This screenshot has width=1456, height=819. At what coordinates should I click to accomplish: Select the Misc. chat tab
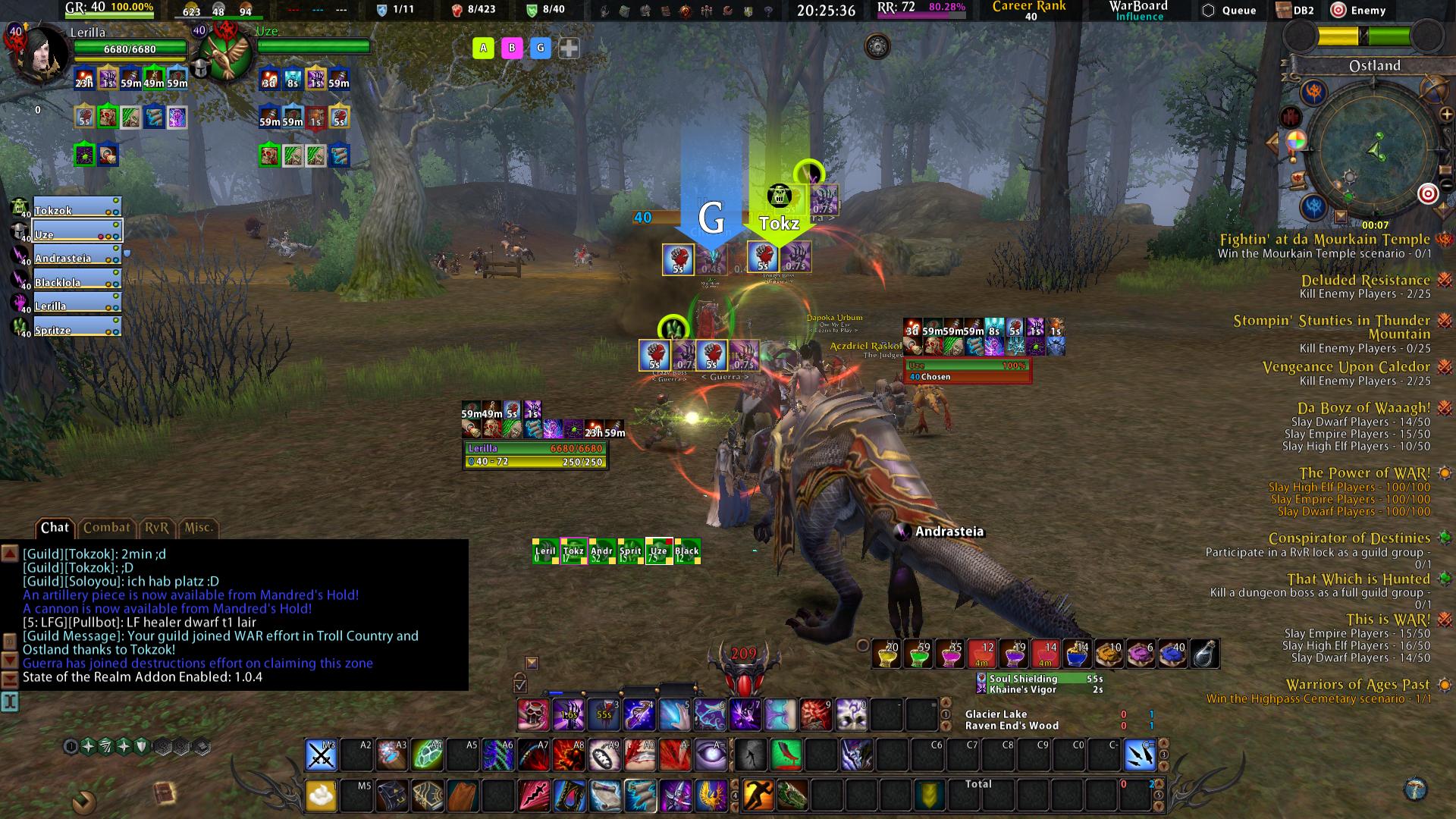pyautogui.click(x=199, y=528)
